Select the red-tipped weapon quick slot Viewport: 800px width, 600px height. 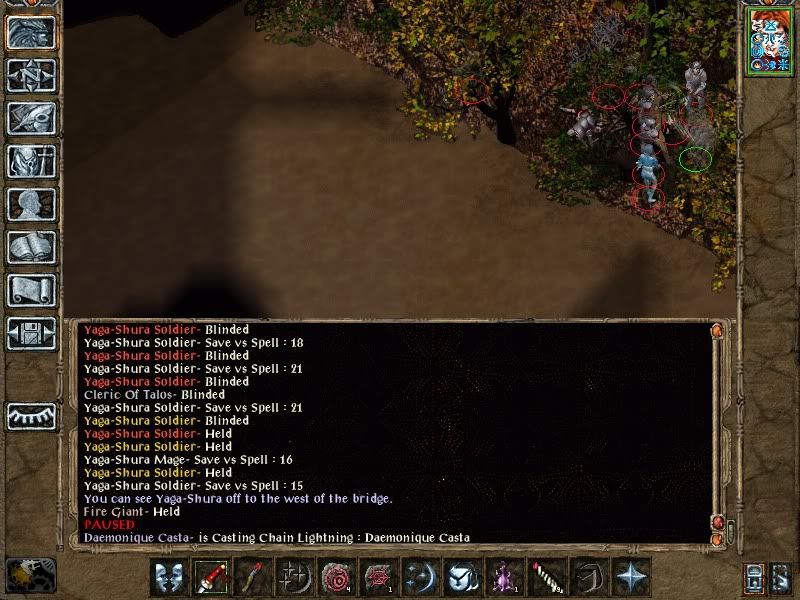211,578
